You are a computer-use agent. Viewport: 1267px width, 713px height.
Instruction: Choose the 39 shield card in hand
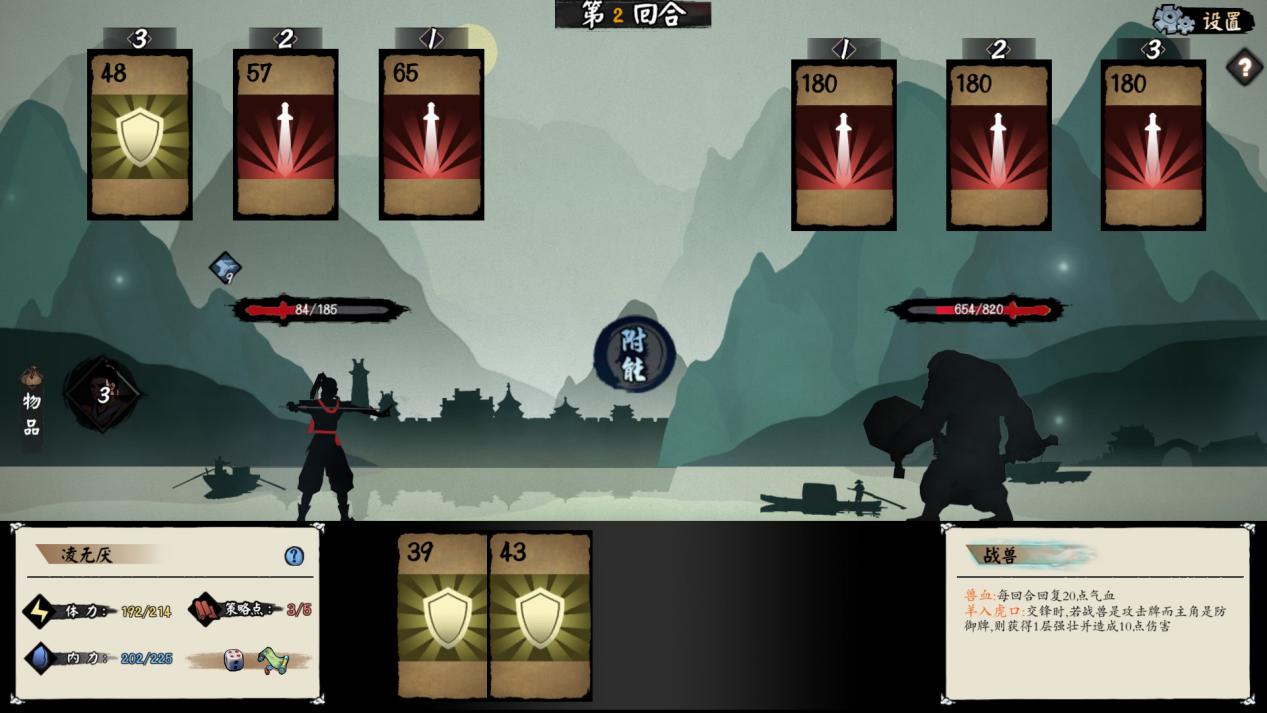(442, 615)
